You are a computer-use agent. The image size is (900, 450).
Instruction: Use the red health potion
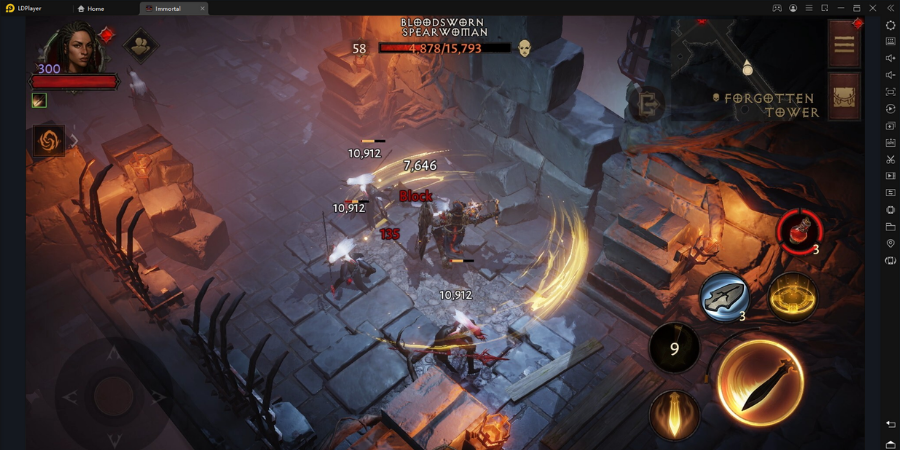click(799, 229)
